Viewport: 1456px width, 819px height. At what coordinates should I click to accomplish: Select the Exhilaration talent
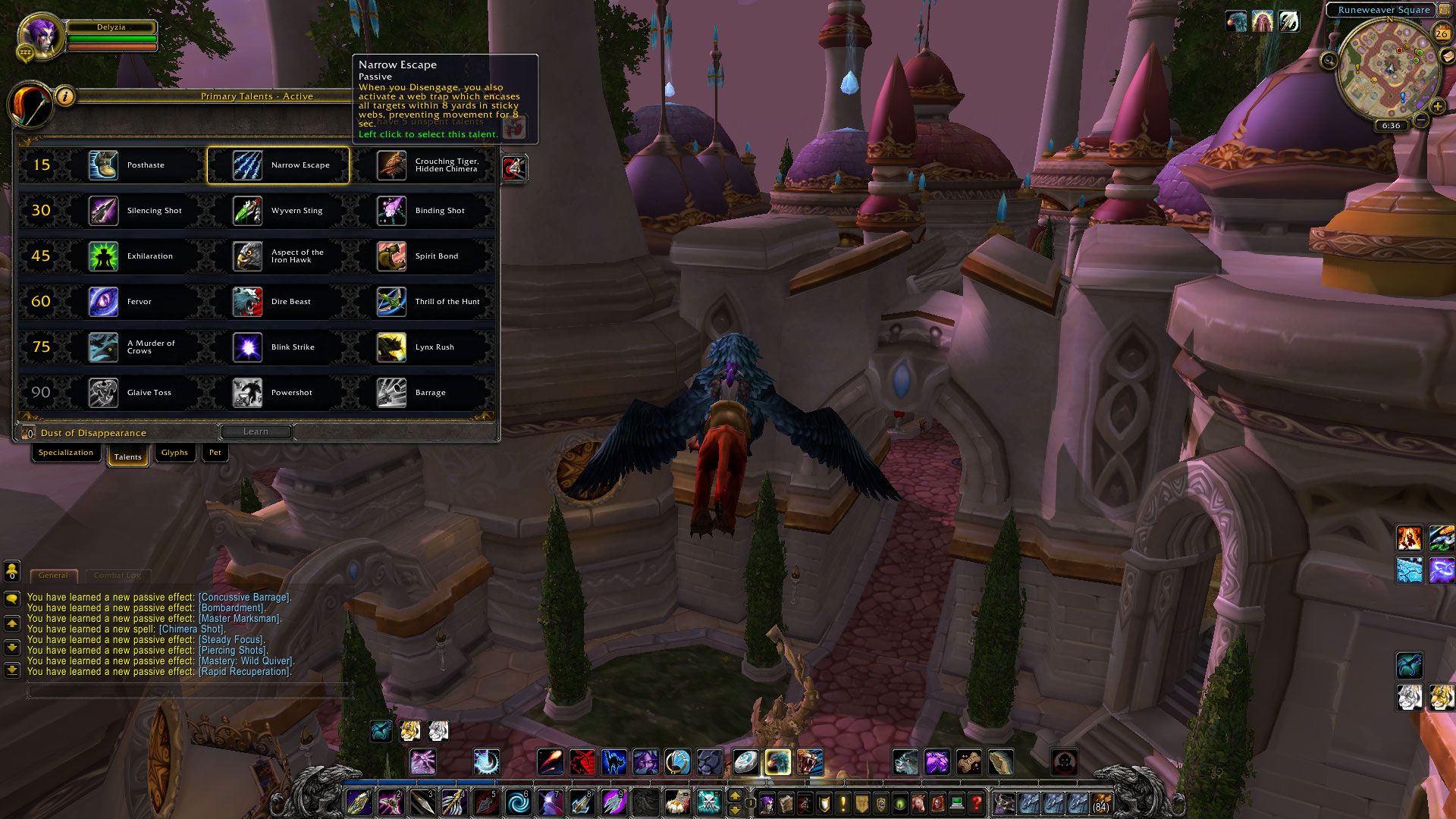click(x=133, y=256)
